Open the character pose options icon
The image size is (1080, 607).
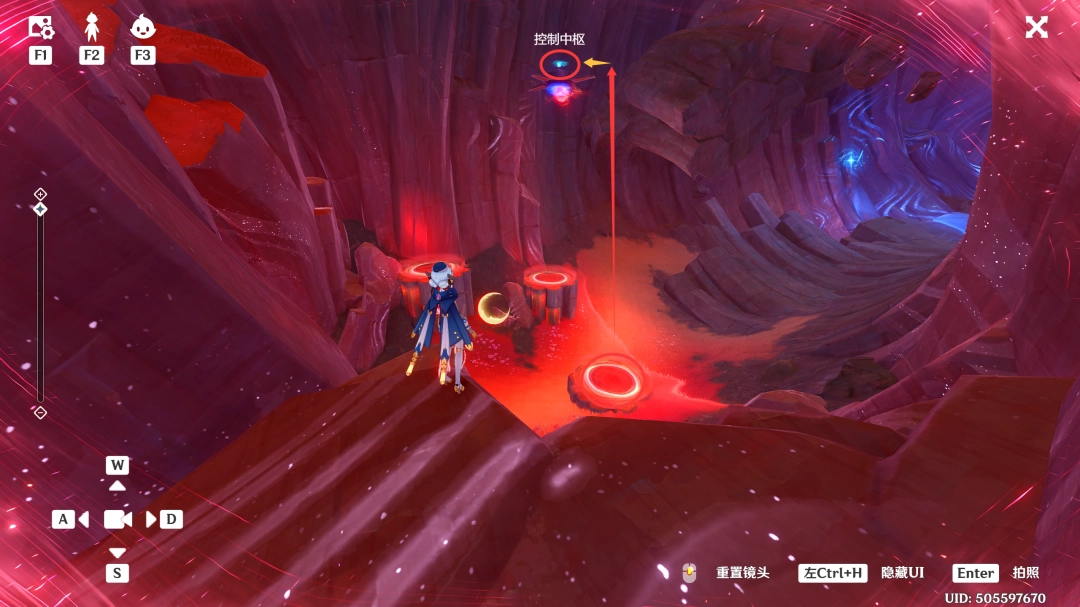pyautogui.click(x=92, y=28)
